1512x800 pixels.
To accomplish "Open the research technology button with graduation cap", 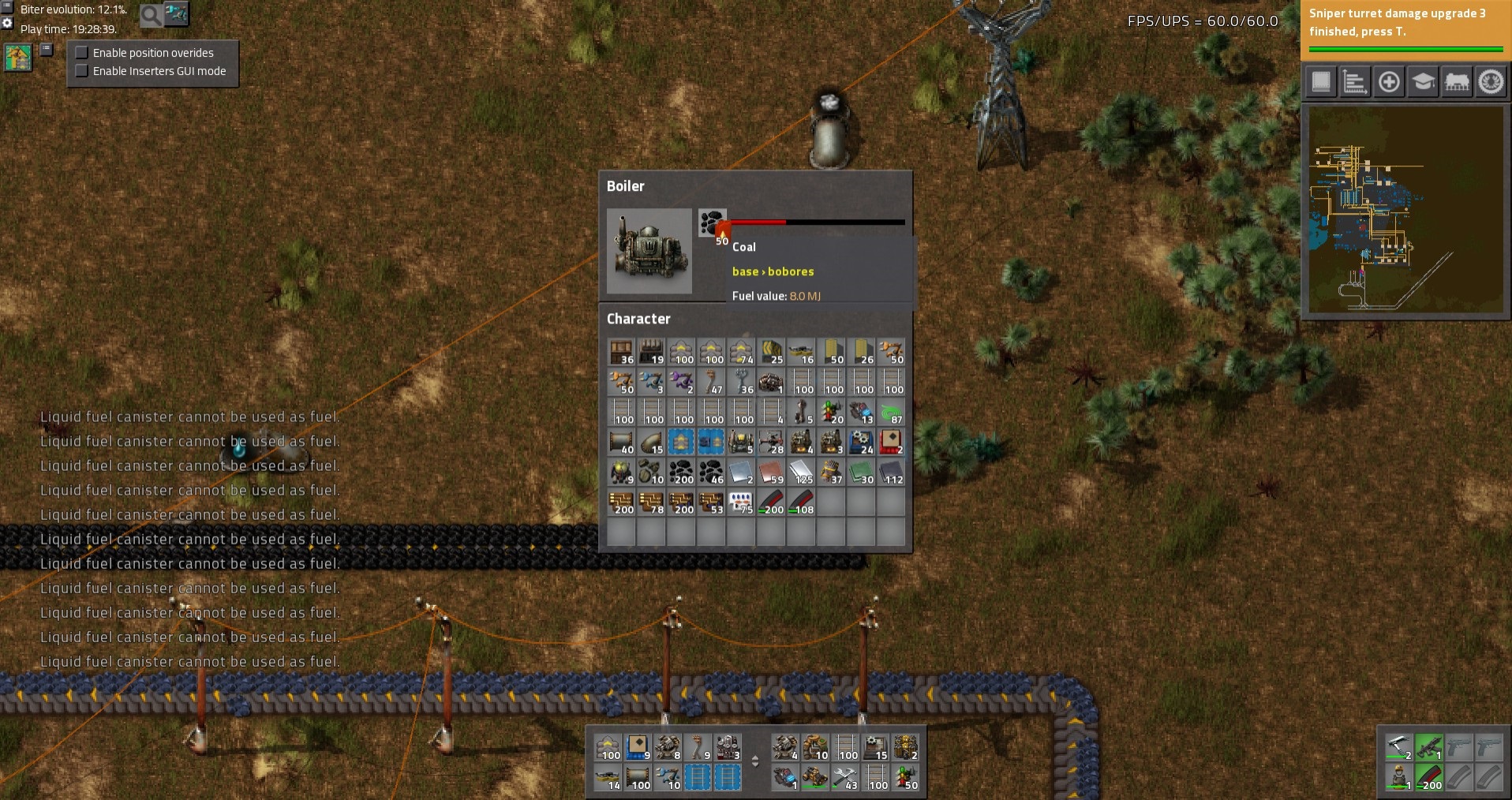I will [1423, 82].
